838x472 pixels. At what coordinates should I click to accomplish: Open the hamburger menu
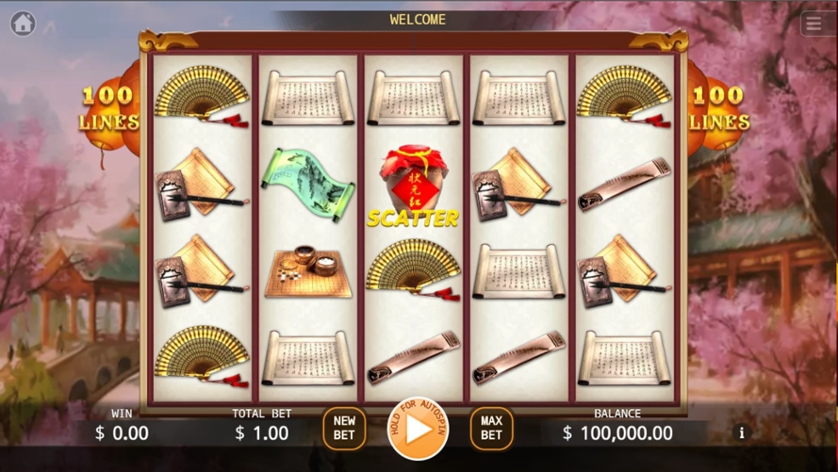tap(814, 25)
